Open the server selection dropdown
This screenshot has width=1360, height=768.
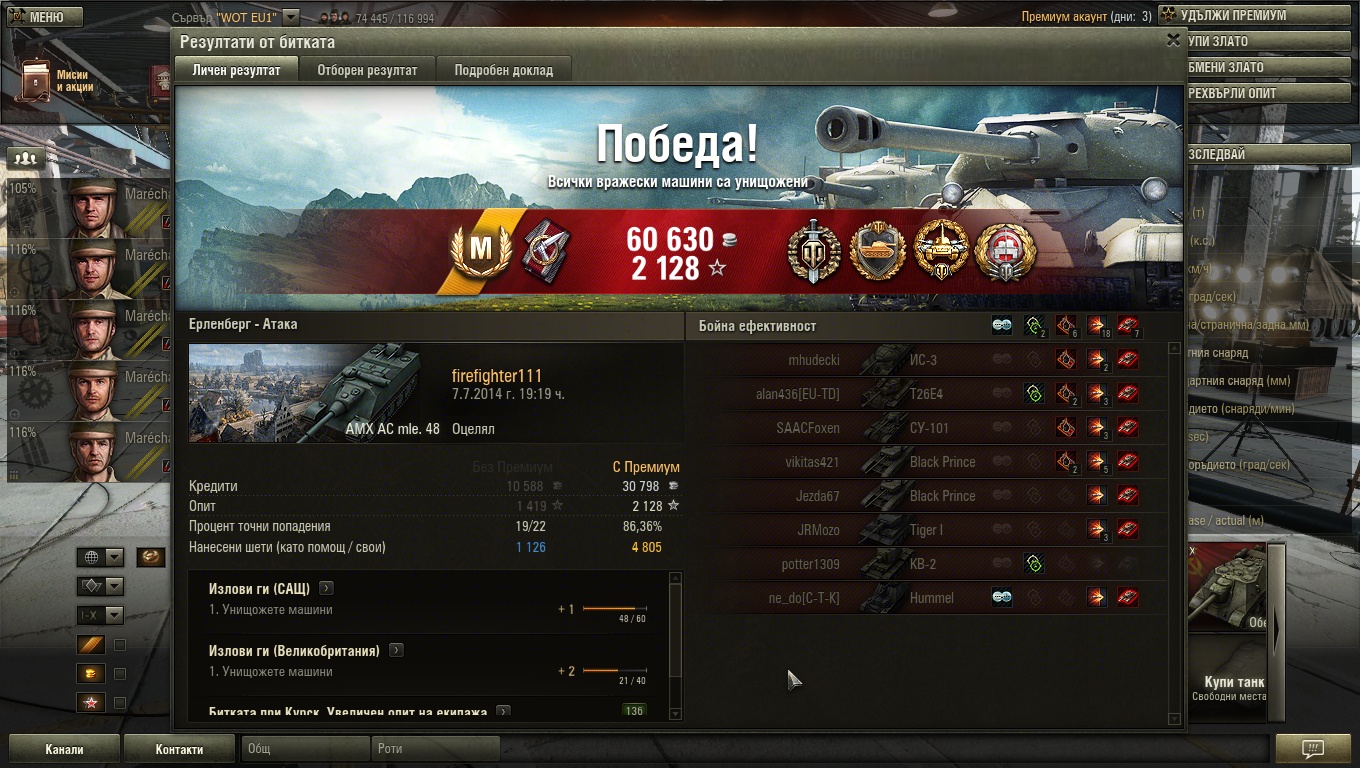coord(291,17)
